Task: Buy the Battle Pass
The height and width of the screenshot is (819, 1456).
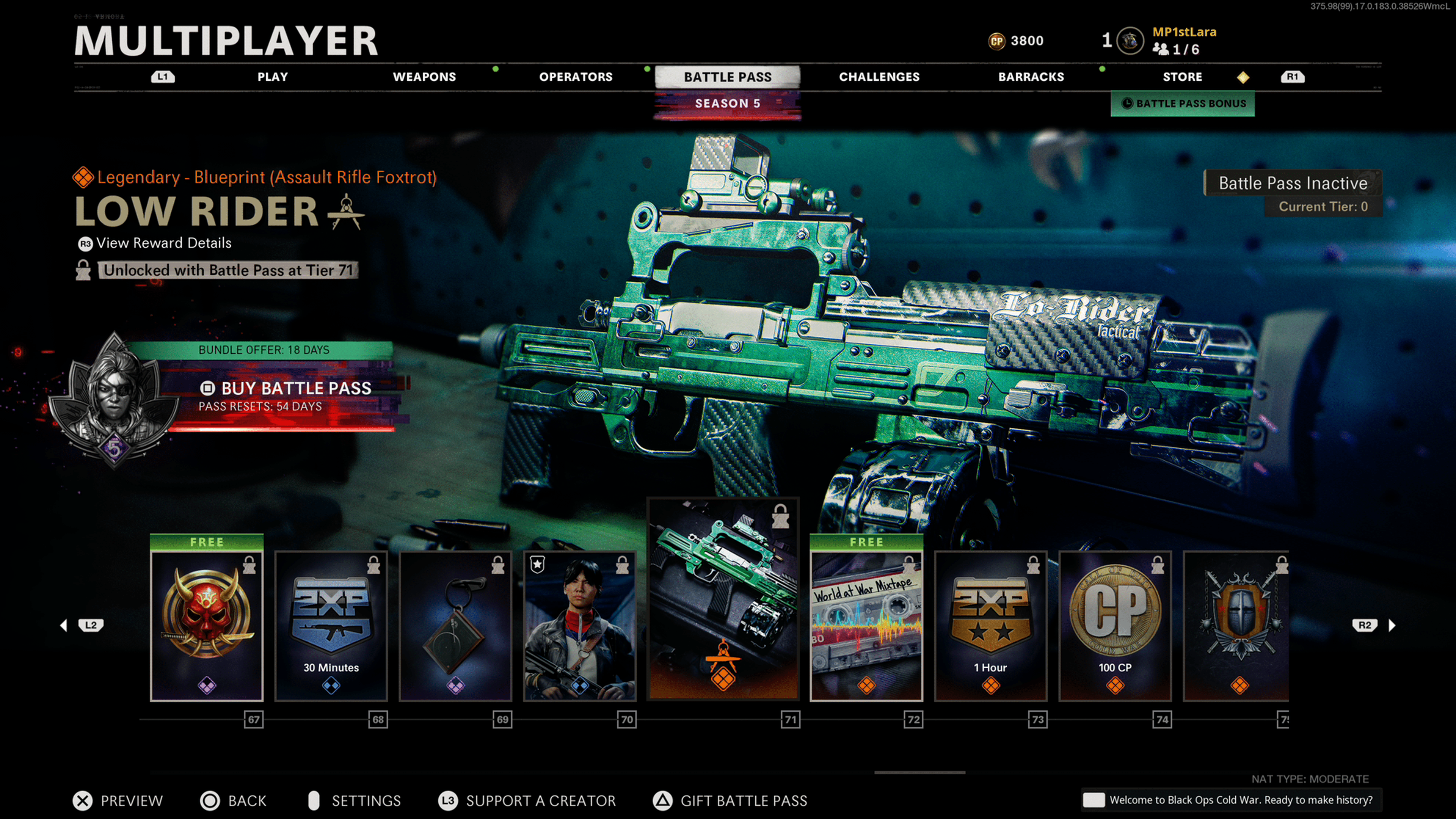Action: click(295, 388)
